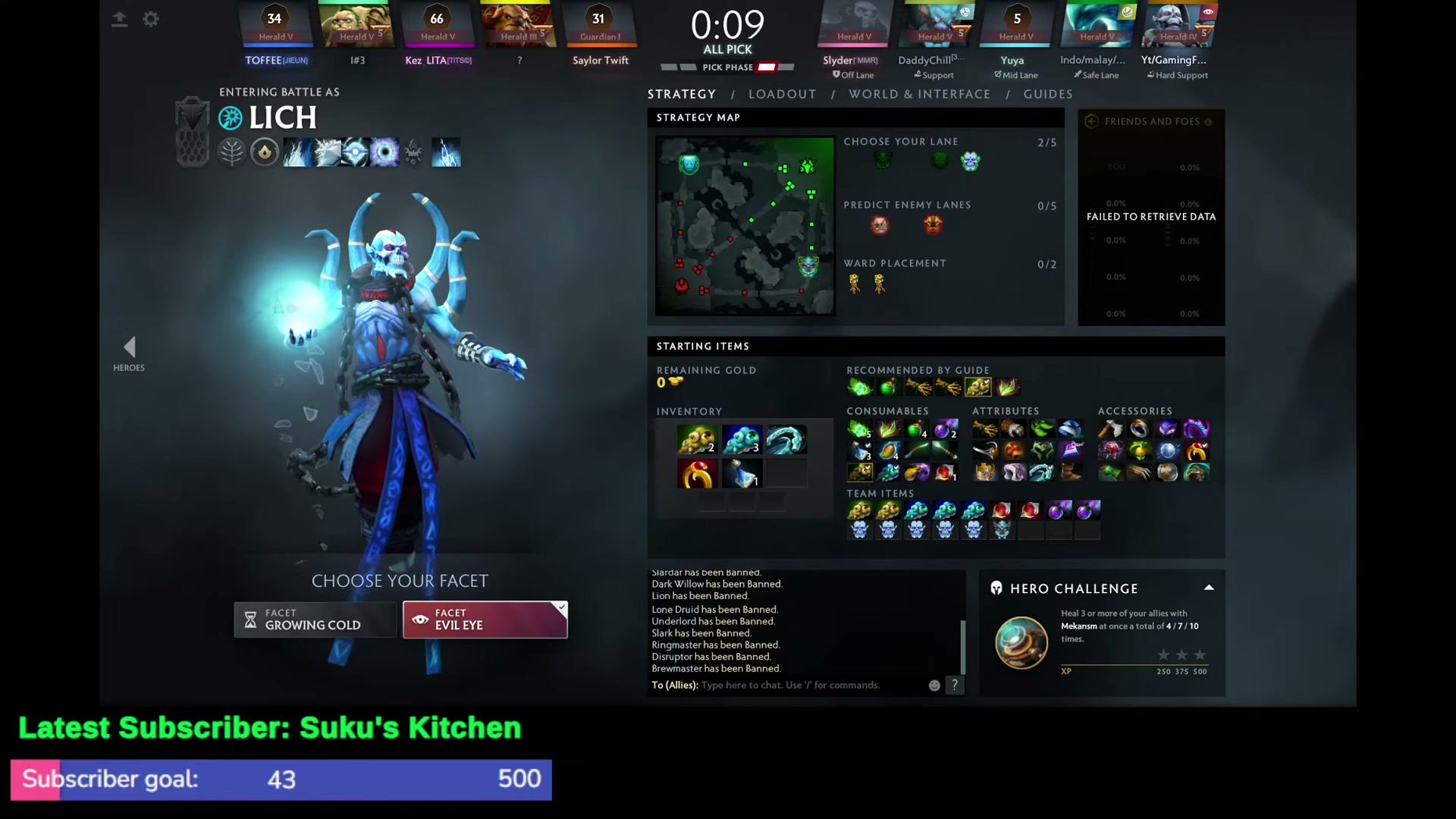Screen dimensions: 1456x819
Task: Expand the Evil Eye facet dropdown arrow
Action: point(560,607)
